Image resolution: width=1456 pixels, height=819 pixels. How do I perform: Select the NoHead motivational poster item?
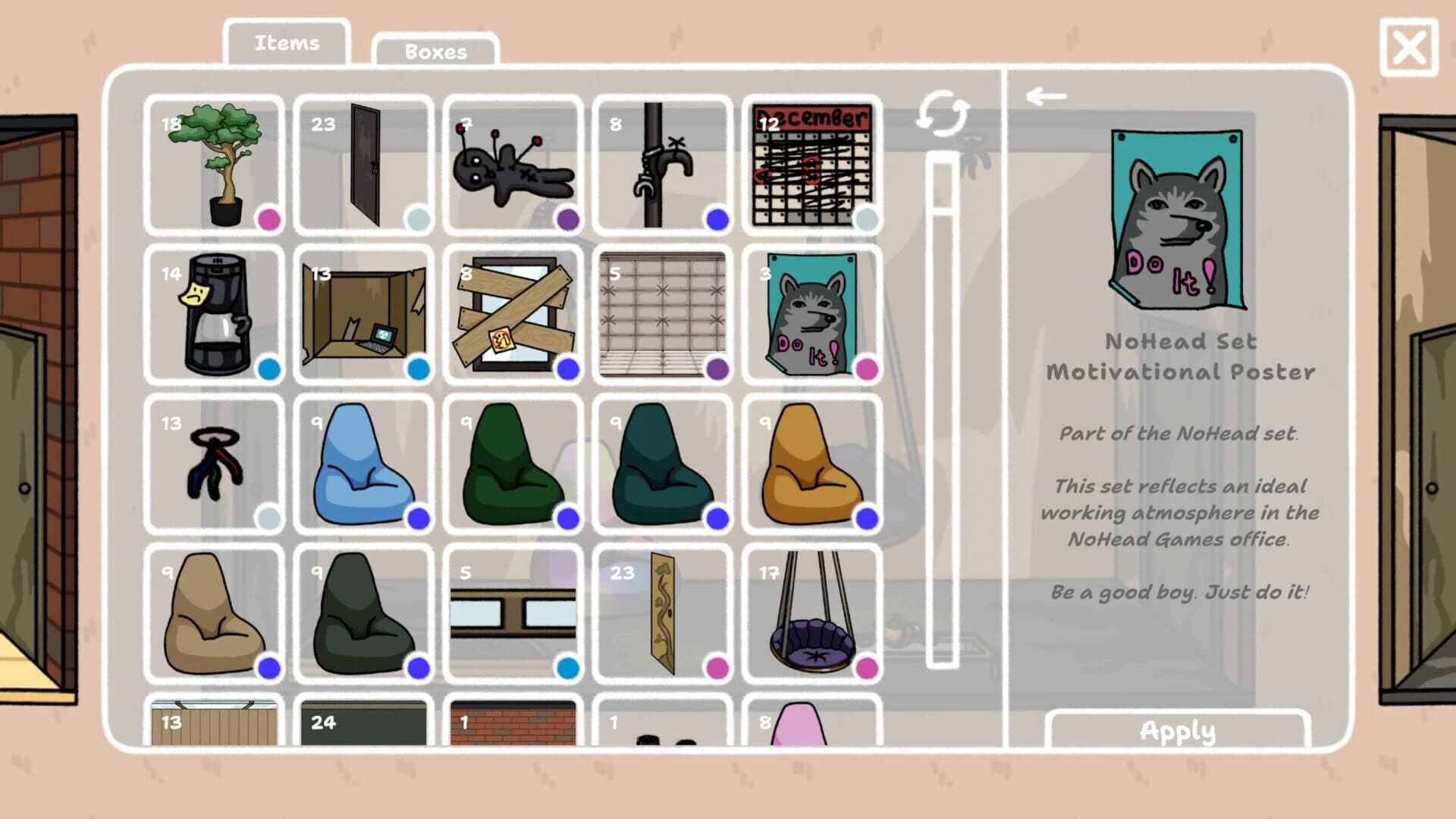point(811,313)
